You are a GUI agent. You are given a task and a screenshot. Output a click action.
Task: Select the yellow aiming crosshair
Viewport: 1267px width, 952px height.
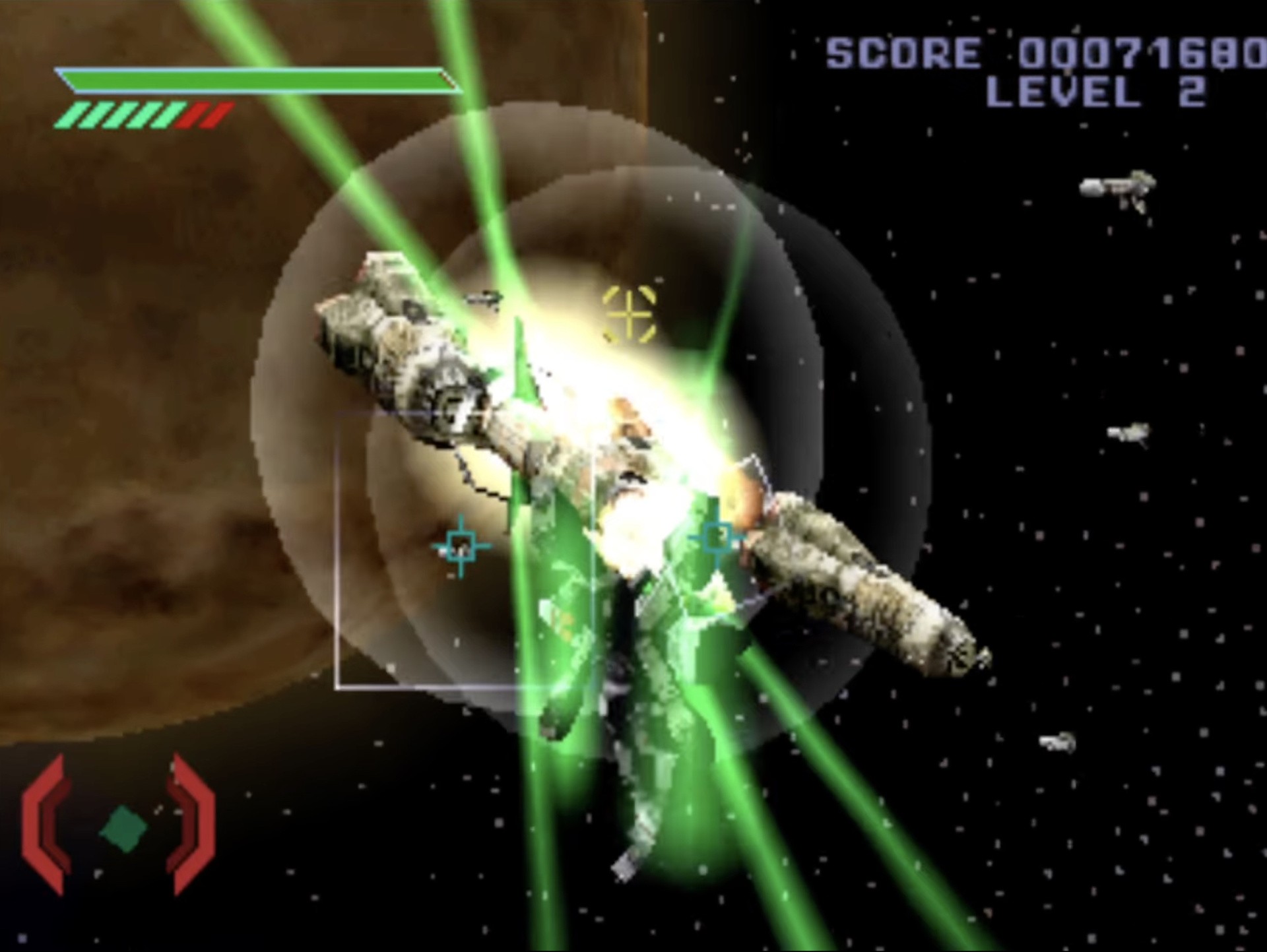[630, 314]
